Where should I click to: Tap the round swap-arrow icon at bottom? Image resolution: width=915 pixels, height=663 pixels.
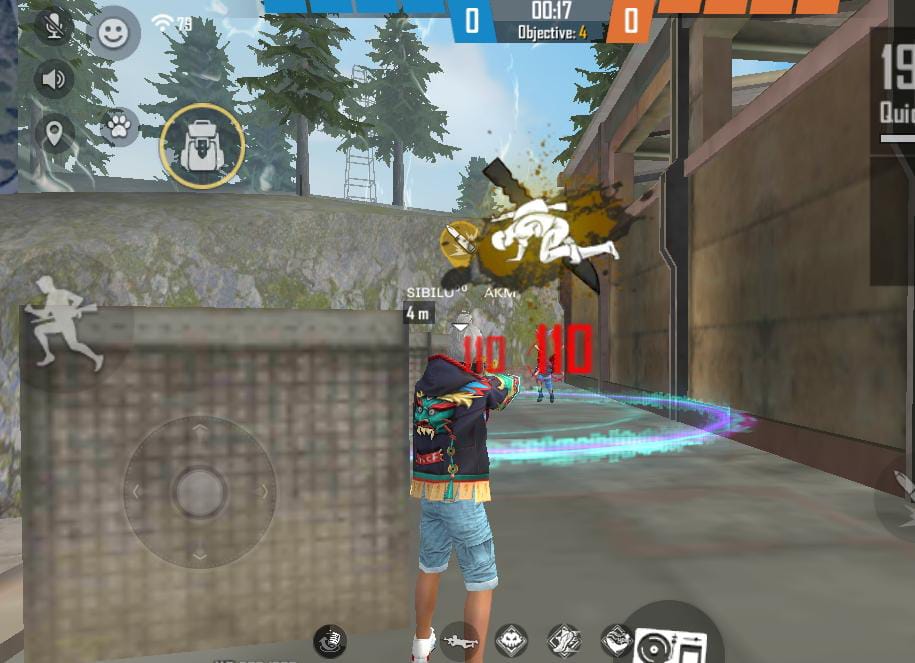tap(329, 639)
